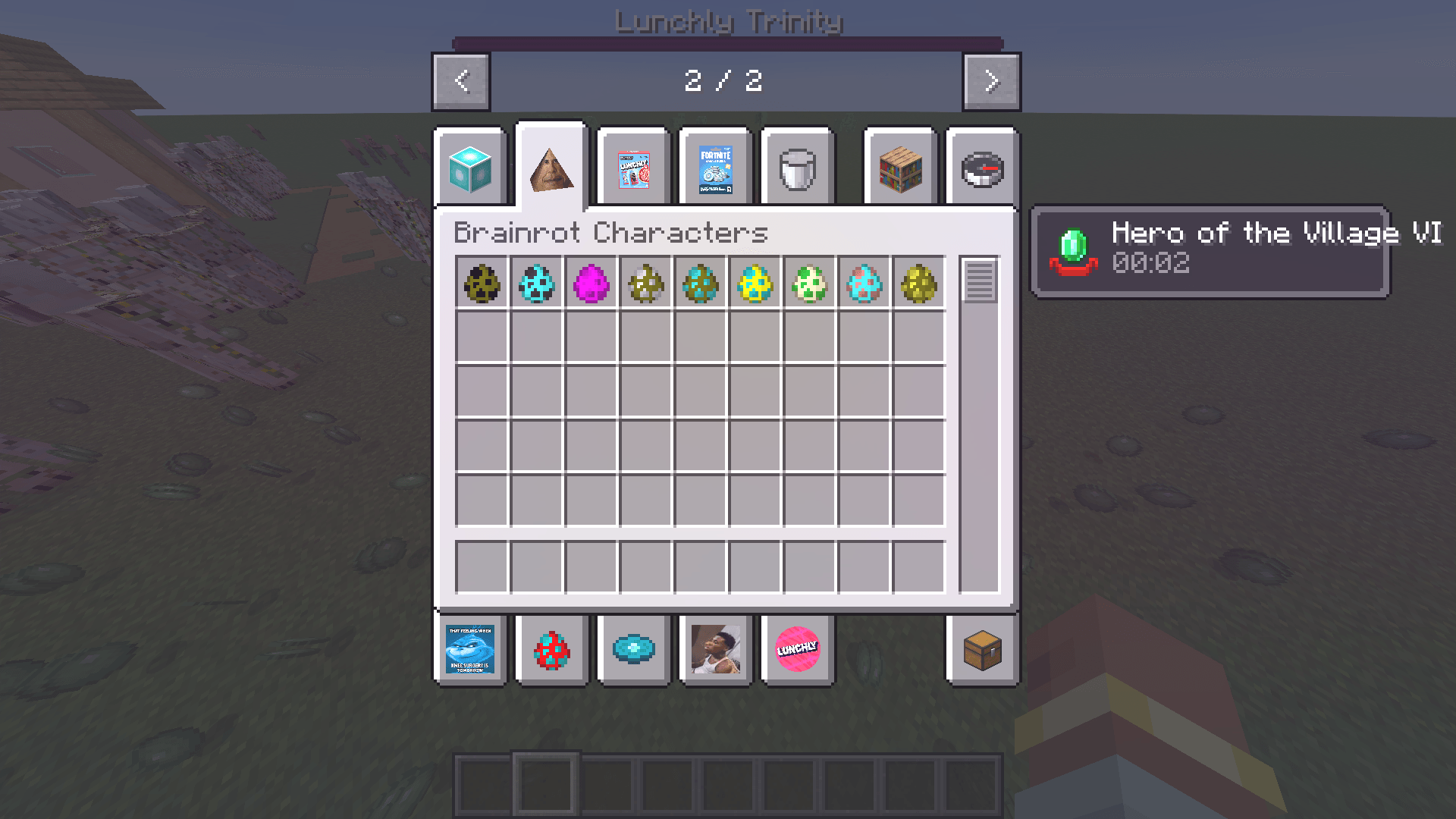The image size is (1456, 819).
Task: Click the Hero of the Village effect indicator
Action: coord(1211,250)
